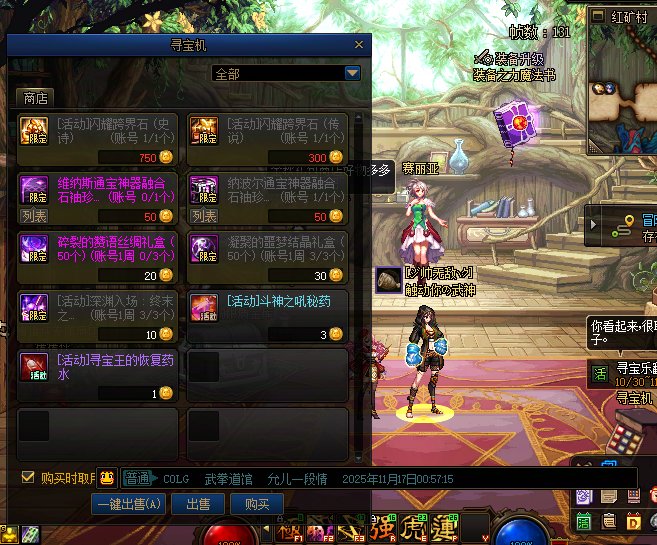Image resolution: width=657 pixels, height=545 pixels.
Task: Toggle the 购买时 checkbox
Action: 28,477
